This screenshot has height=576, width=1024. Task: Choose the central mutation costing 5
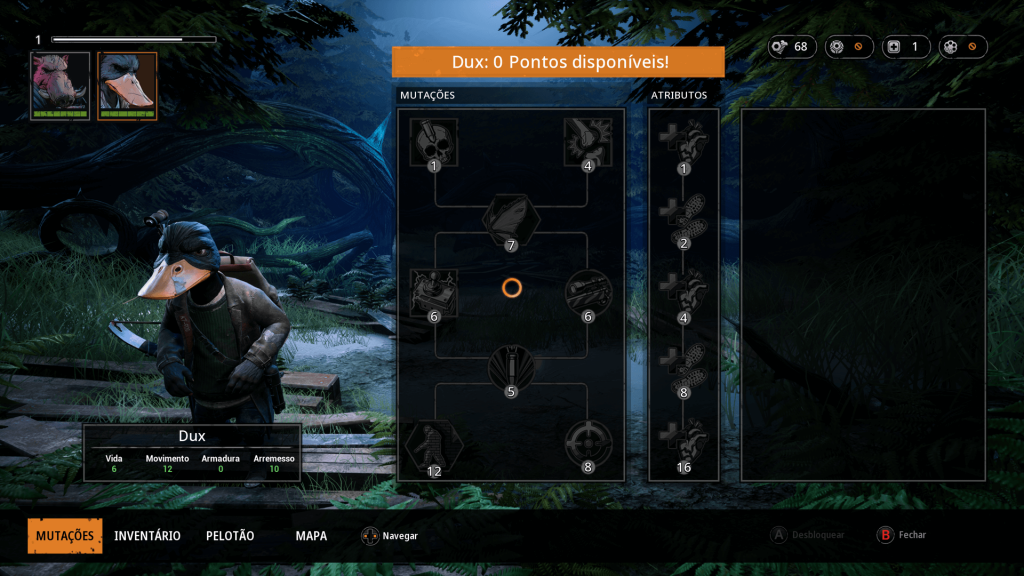pyautogui.click(x=511, y=366)
